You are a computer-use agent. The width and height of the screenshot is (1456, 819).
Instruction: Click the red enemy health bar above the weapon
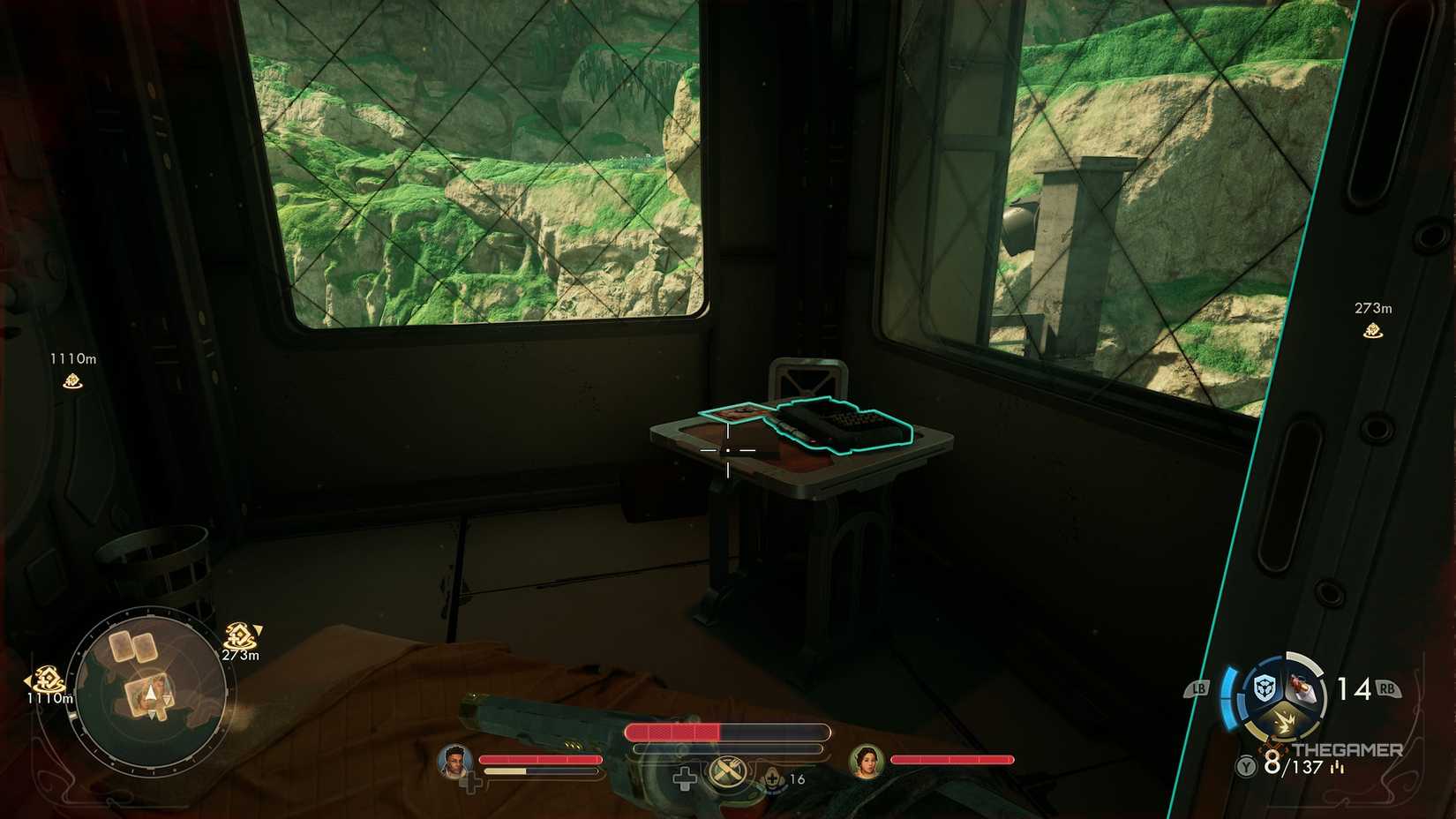tap(675, 731)
